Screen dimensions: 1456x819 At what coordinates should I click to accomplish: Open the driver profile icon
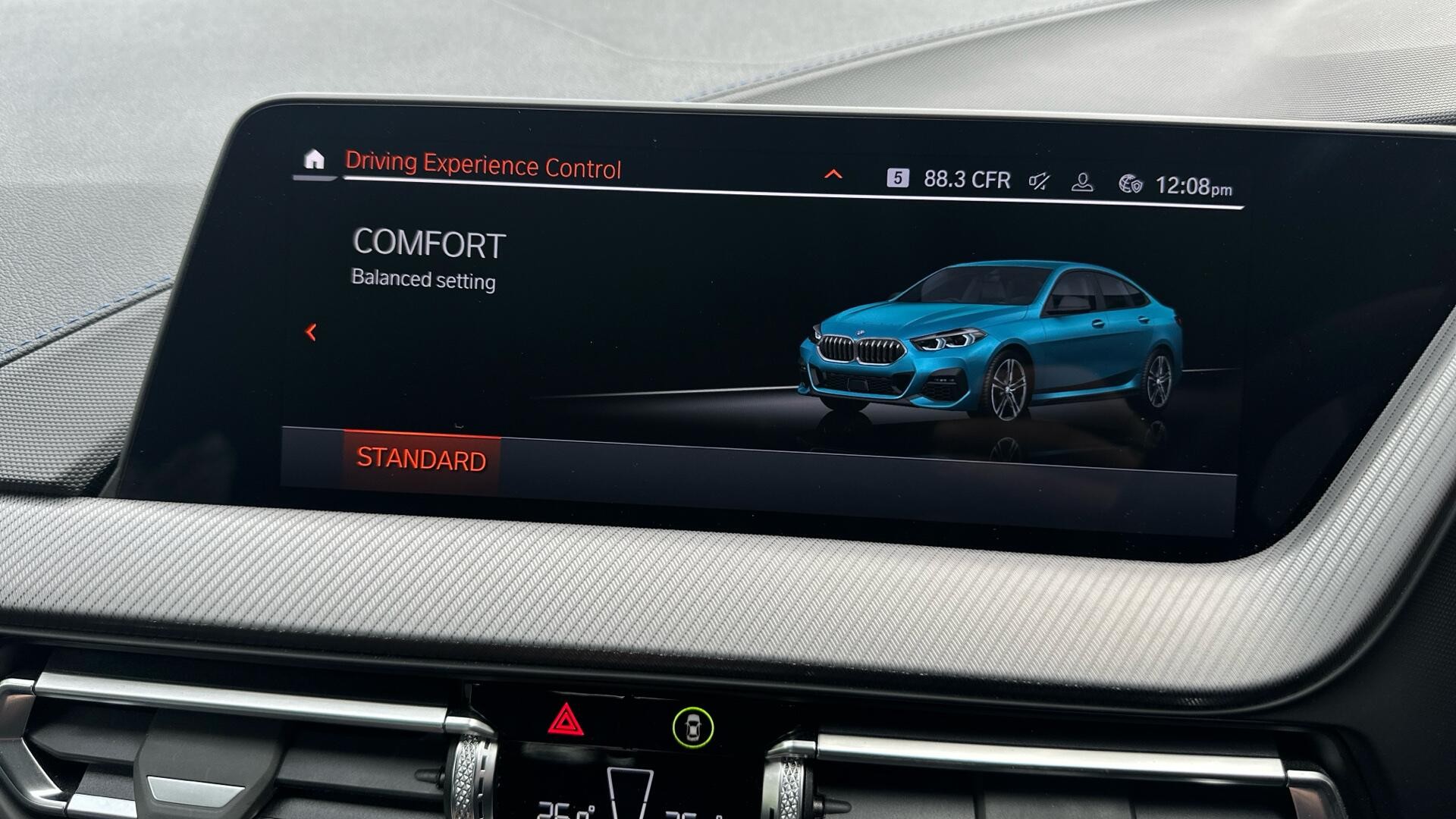point(1082,183)
